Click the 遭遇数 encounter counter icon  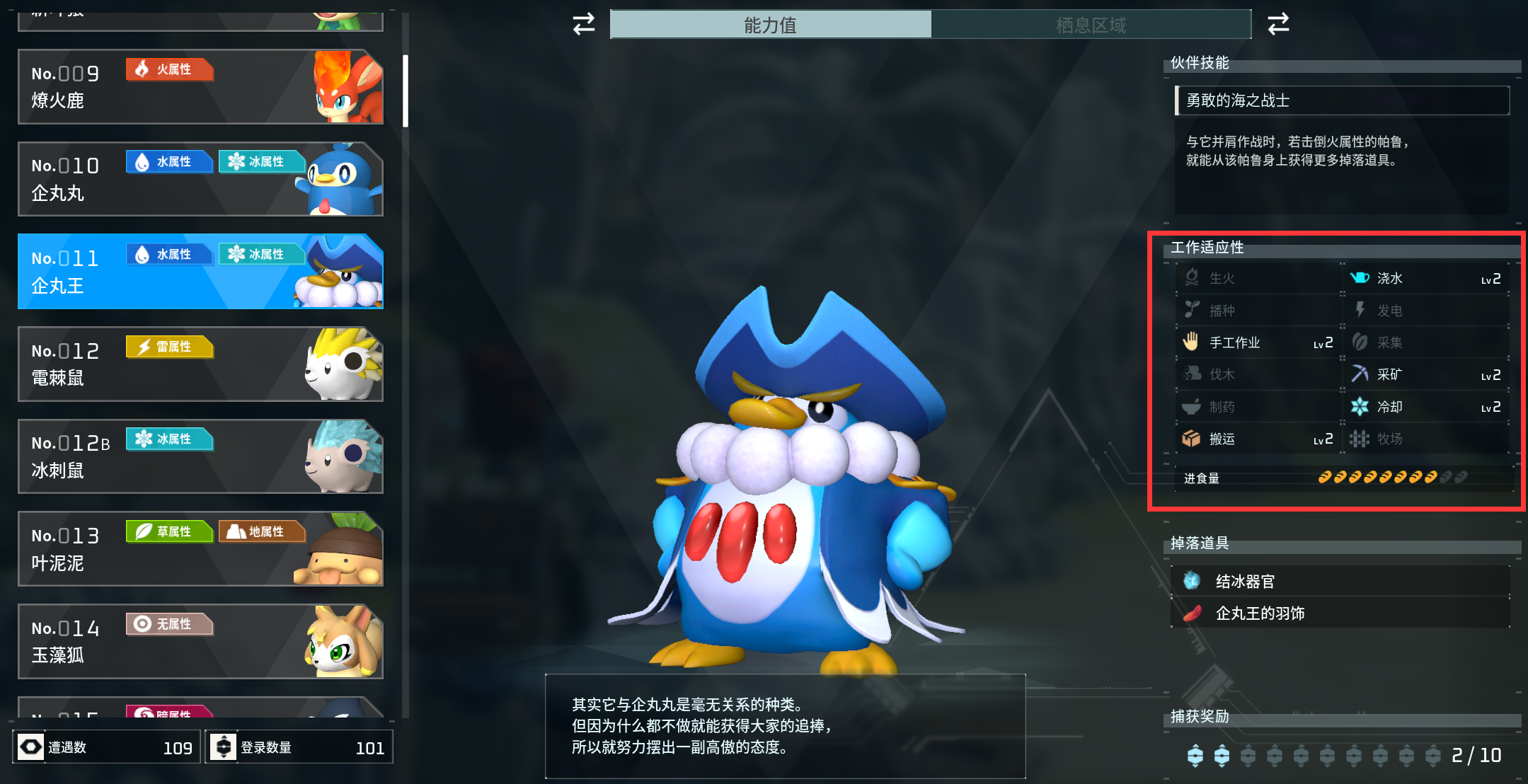tap(29, 746)
